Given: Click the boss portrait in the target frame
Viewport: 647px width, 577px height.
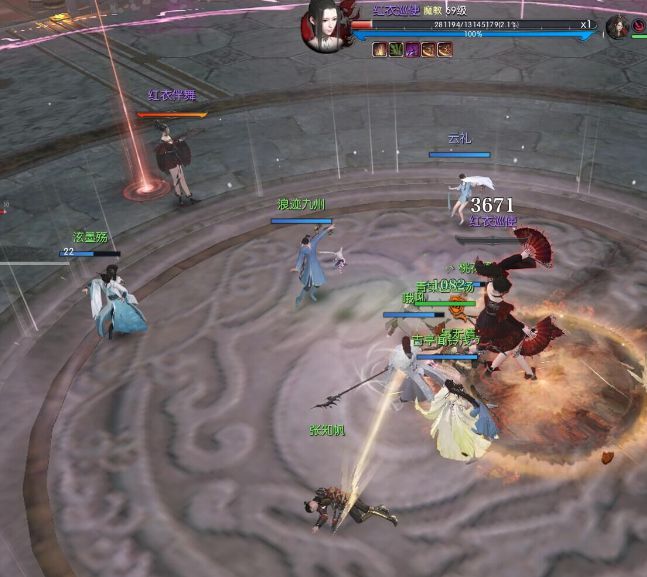Looking at the screenshot, I should (x=325, y=27).
